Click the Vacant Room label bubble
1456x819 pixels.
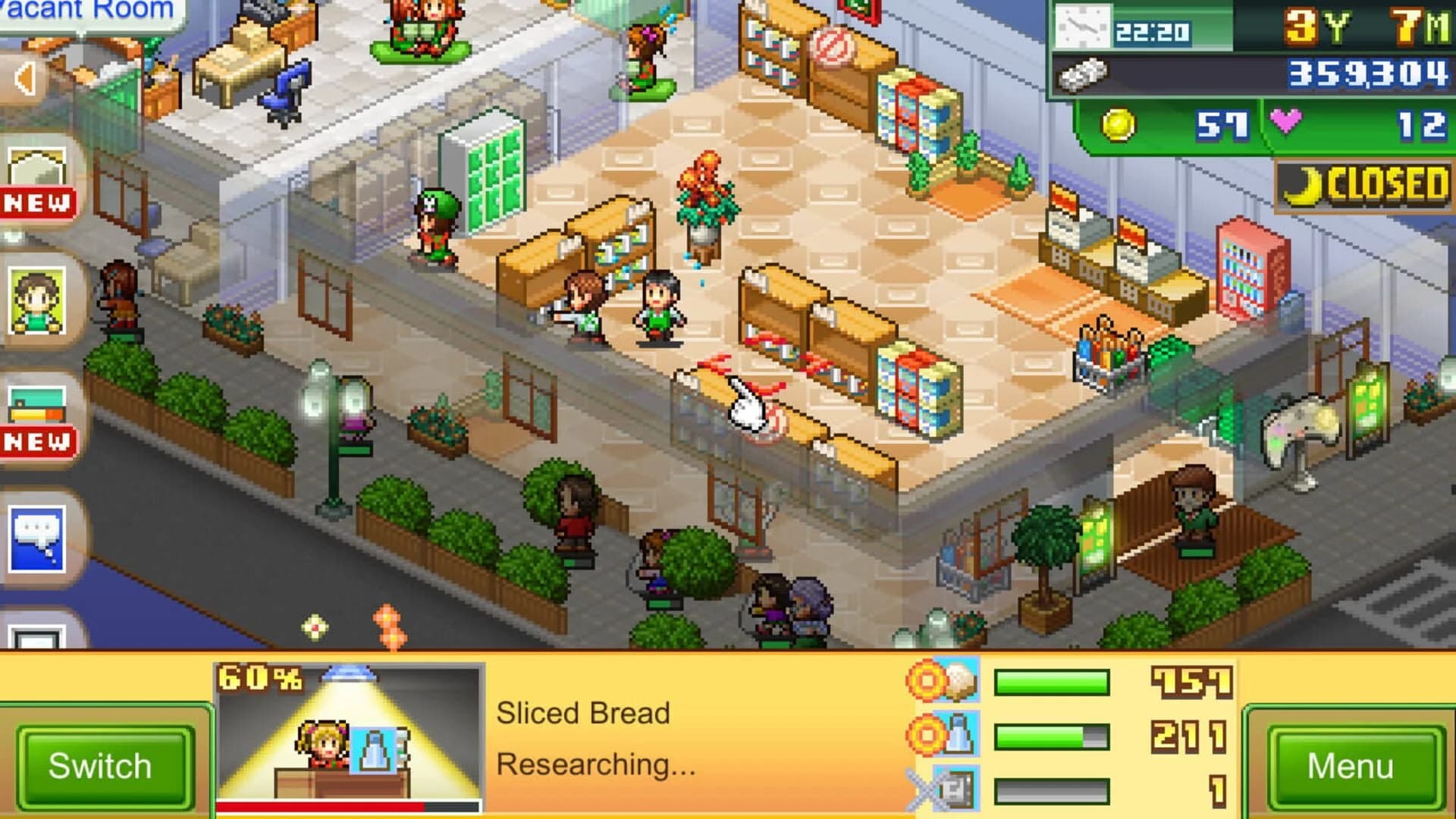pyautogui.click(x=87, y=11)
